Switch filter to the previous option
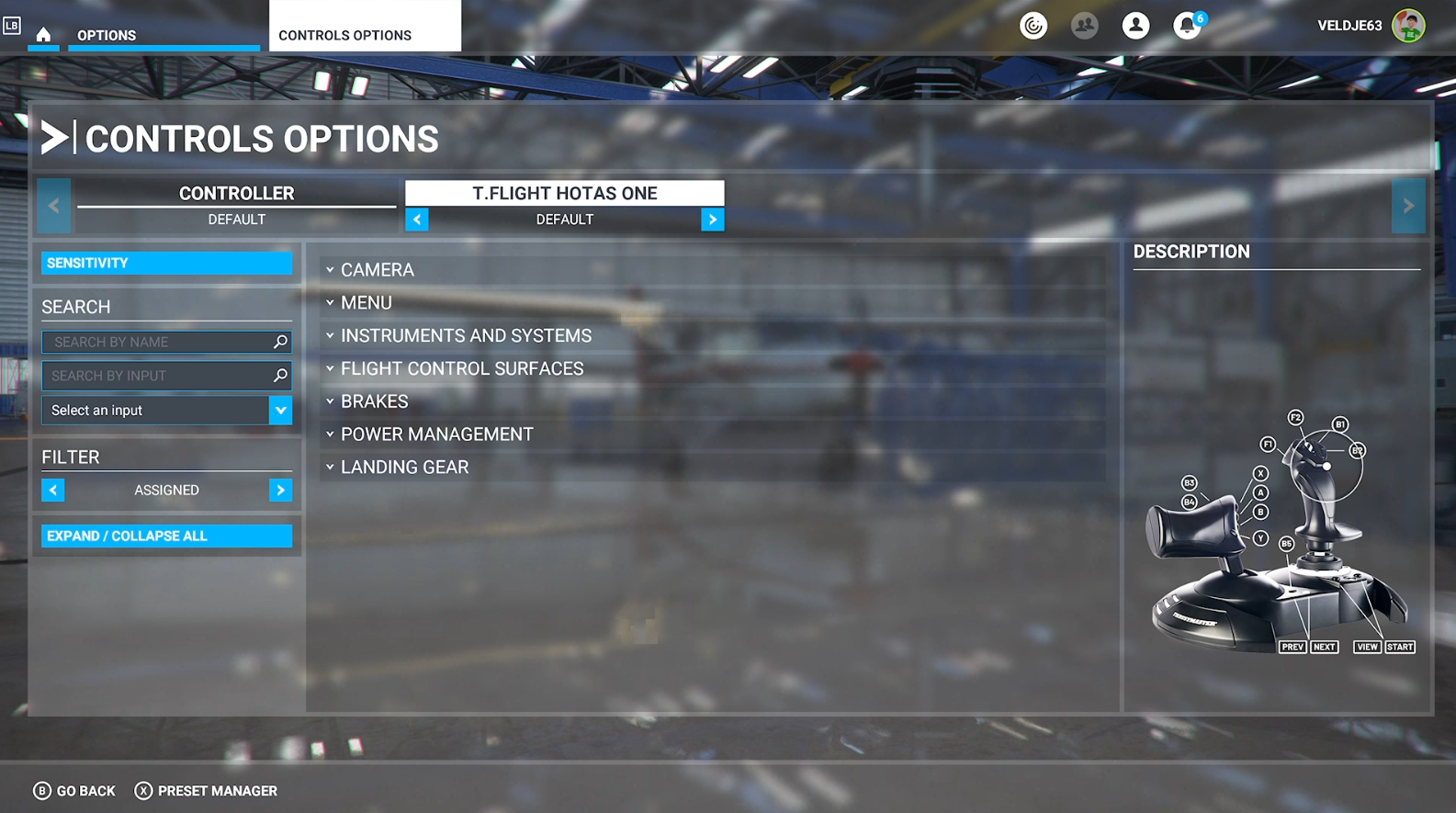The image size is (1456, 813). coord(53,491)
